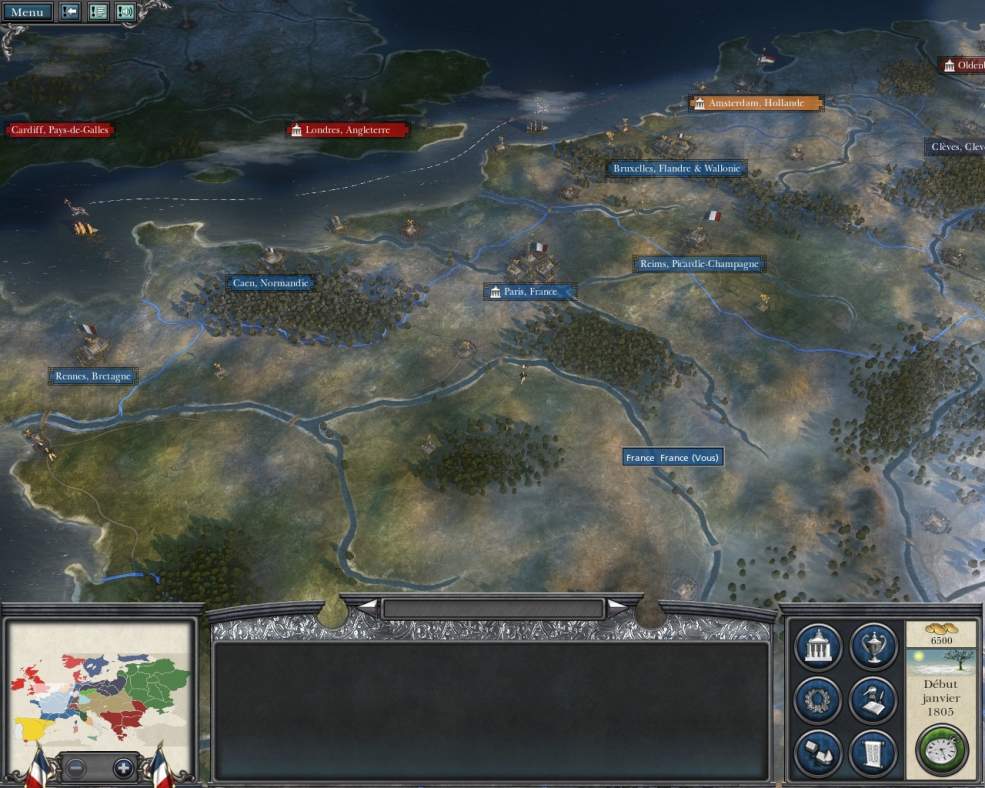Open the government building icon panel
This screenshot has height=788, width=985.
coord(817,646)
